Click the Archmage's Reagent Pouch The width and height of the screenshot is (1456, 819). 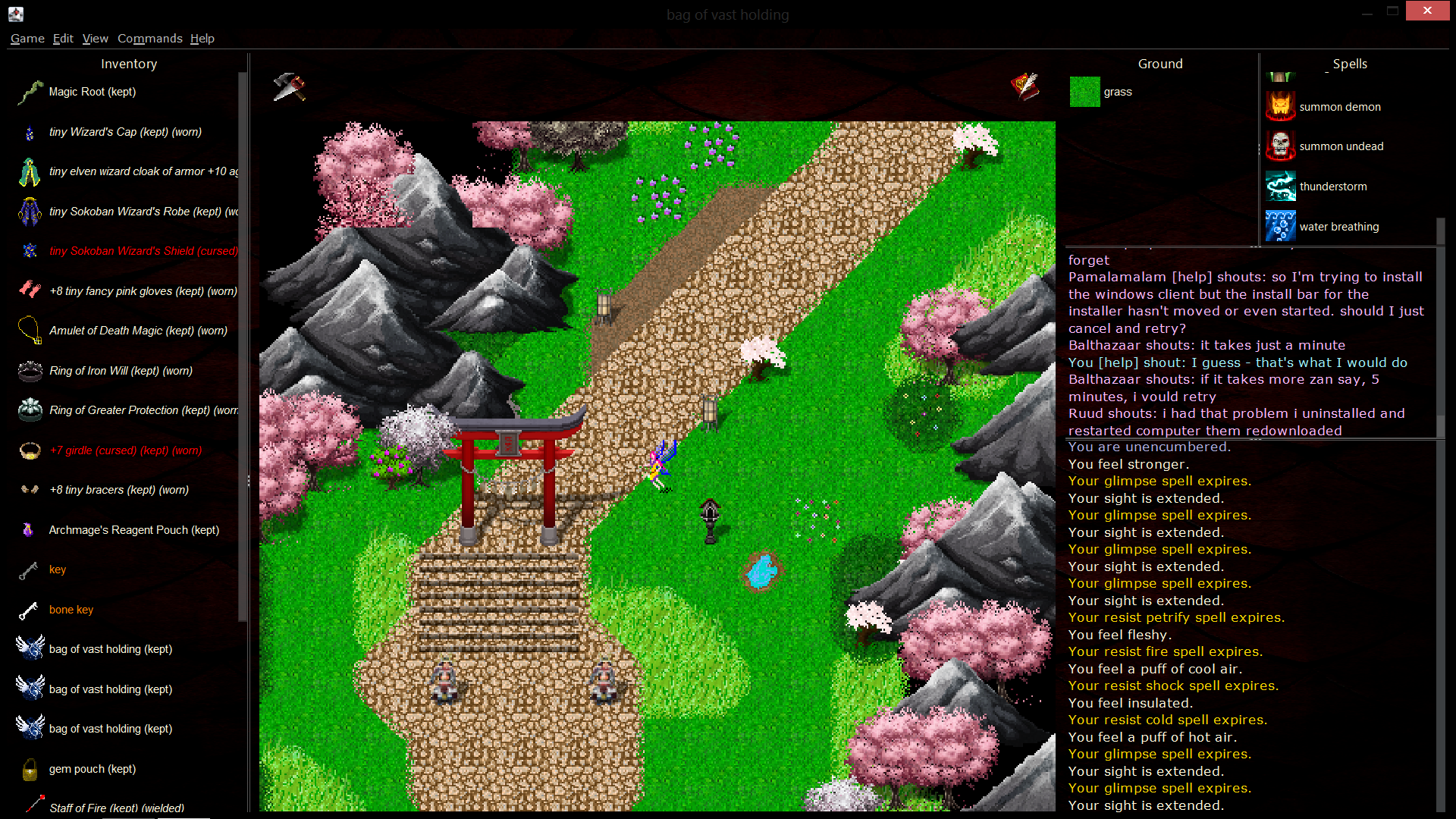(x=133, y=530)
